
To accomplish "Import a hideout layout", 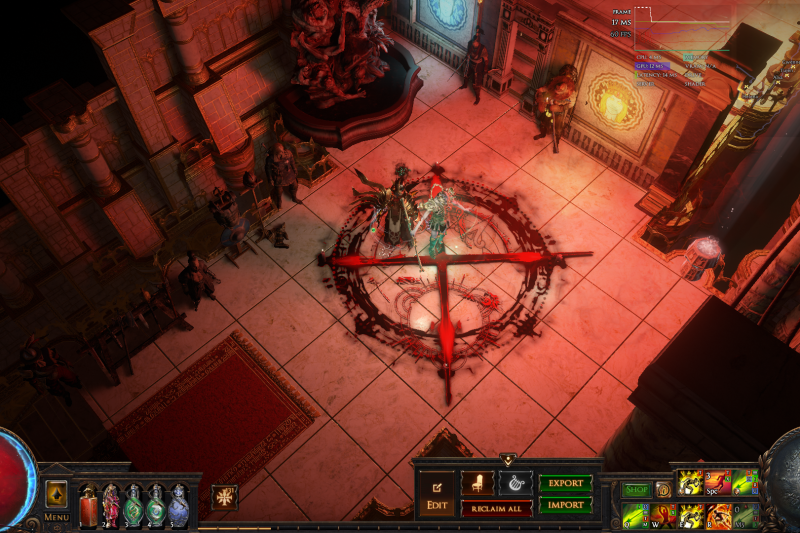I will point(565,504).
